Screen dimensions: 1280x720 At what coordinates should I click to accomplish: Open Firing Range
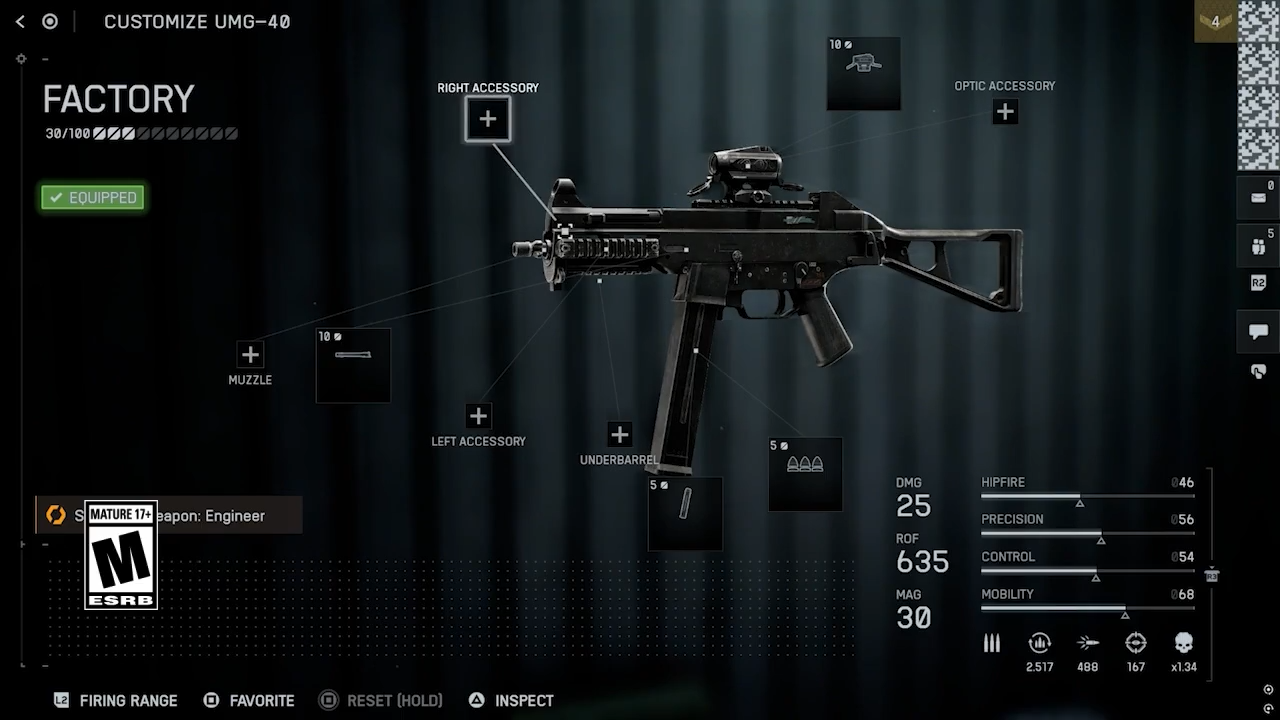tap(116, 701)
